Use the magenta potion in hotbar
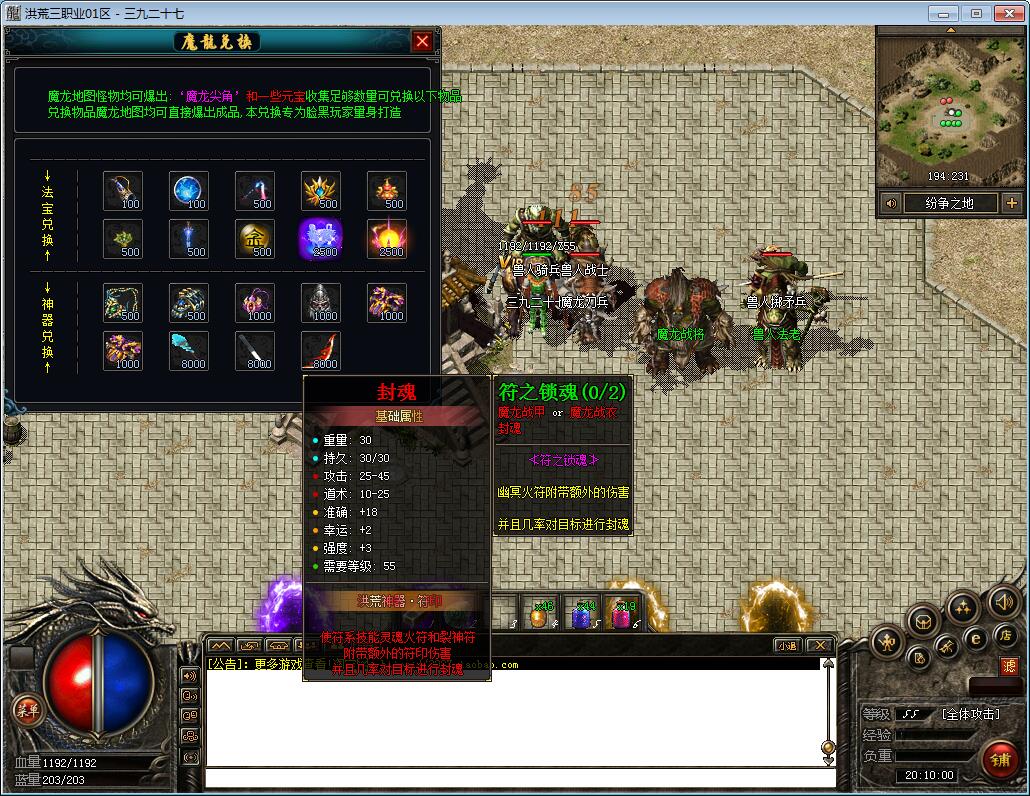Viewport: 1030px width, 796px height. pyautogui.click(x=622, y=613)
